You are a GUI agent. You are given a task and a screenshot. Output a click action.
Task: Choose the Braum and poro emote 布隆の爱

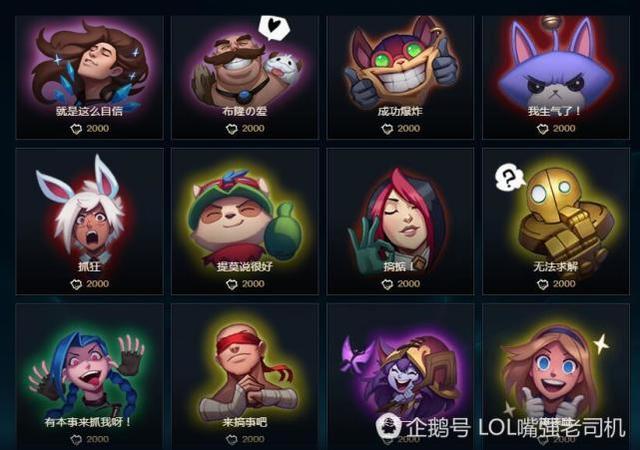coord(245,70)
